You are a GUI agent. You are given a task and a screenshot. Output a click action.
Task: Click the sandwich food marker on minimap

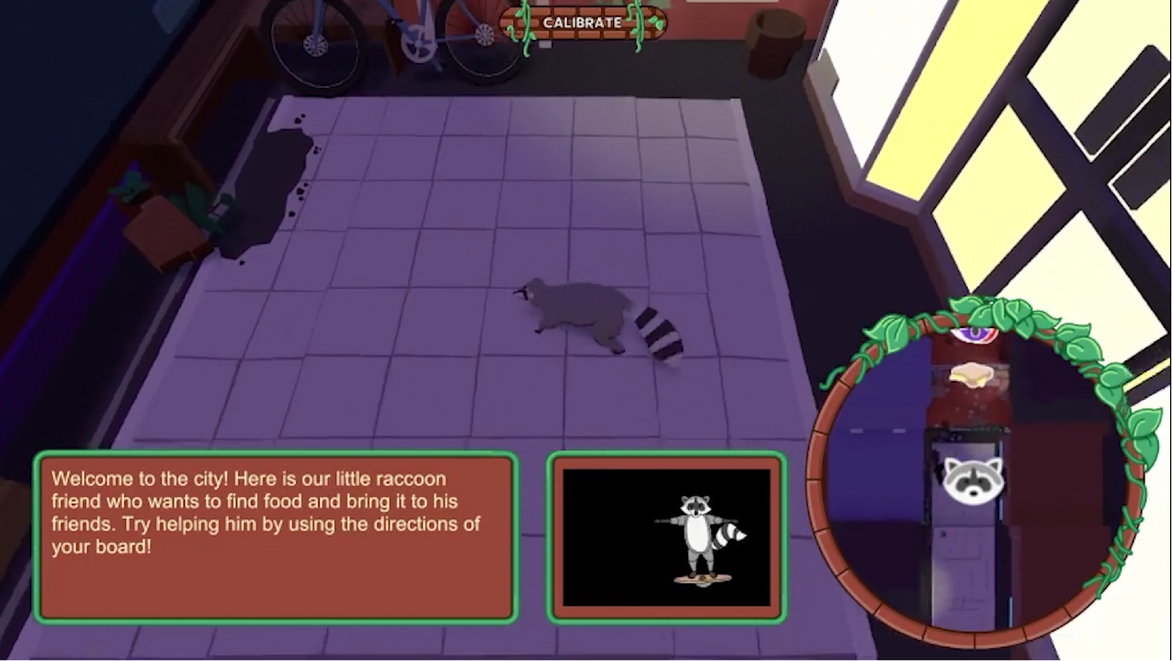[x=969, y=375]
